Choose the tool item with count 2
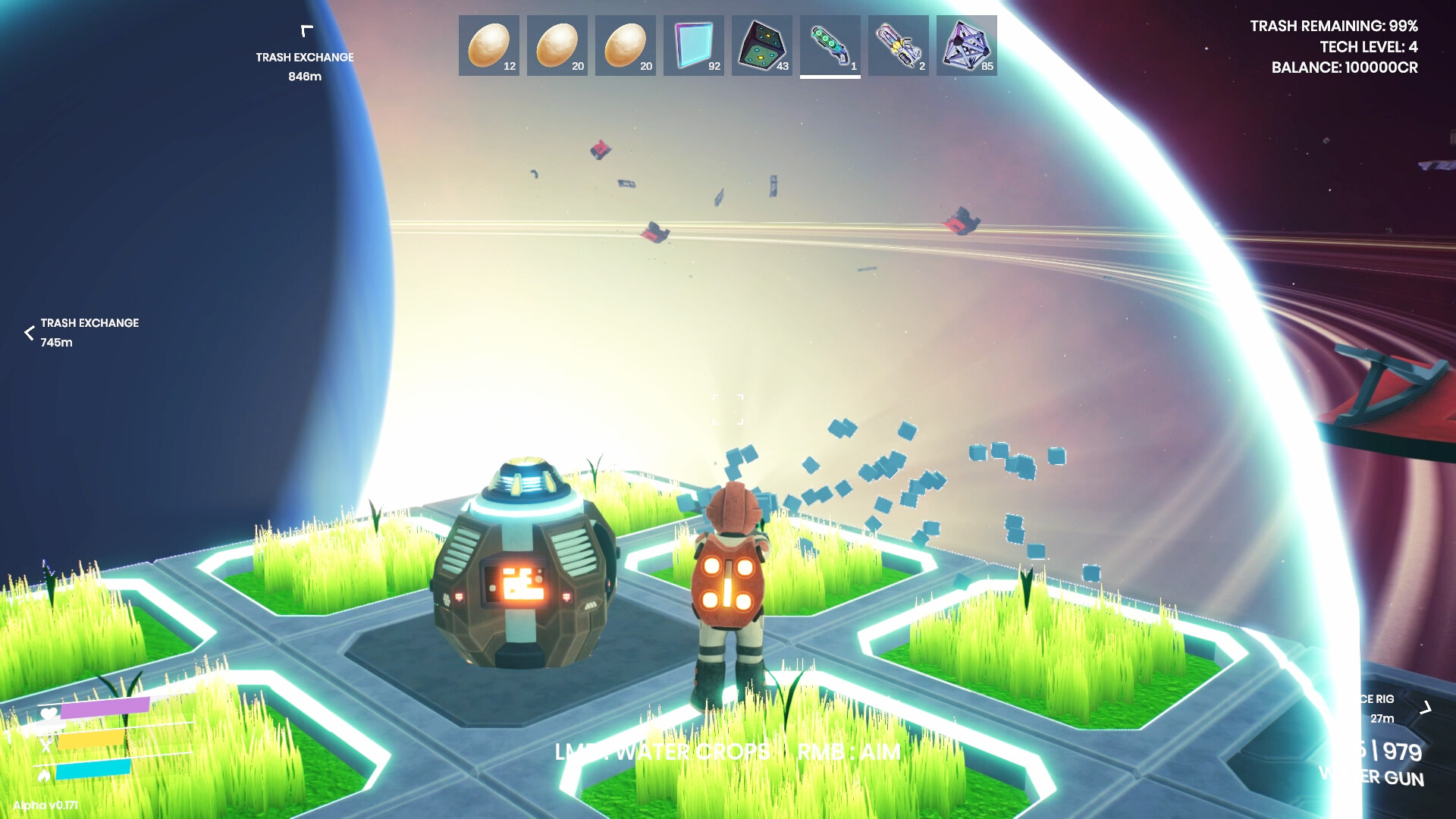 point(899,45)
